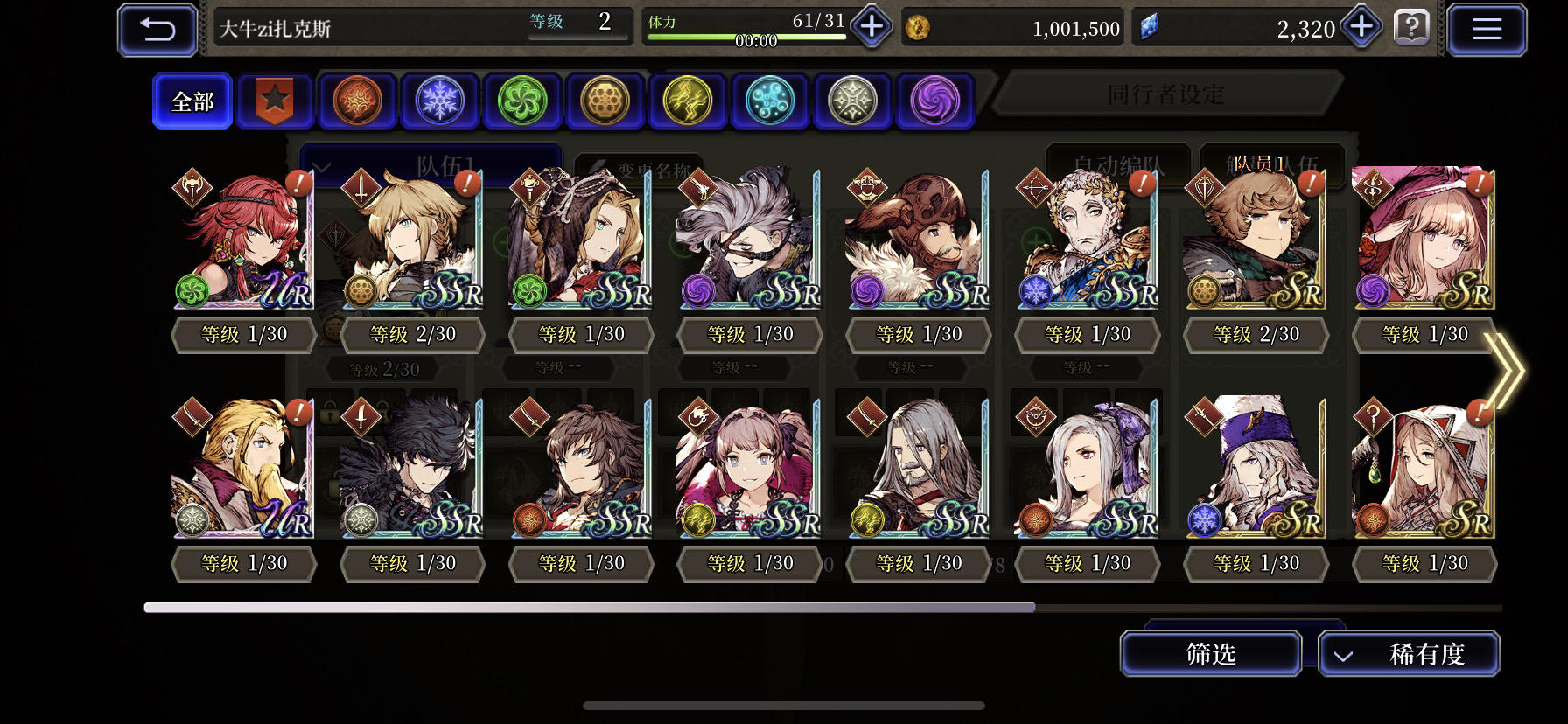The height and width of the screenshot is (724, 1568).
Task: Toggle the red star rarity filter
Action: coord(275,101)
